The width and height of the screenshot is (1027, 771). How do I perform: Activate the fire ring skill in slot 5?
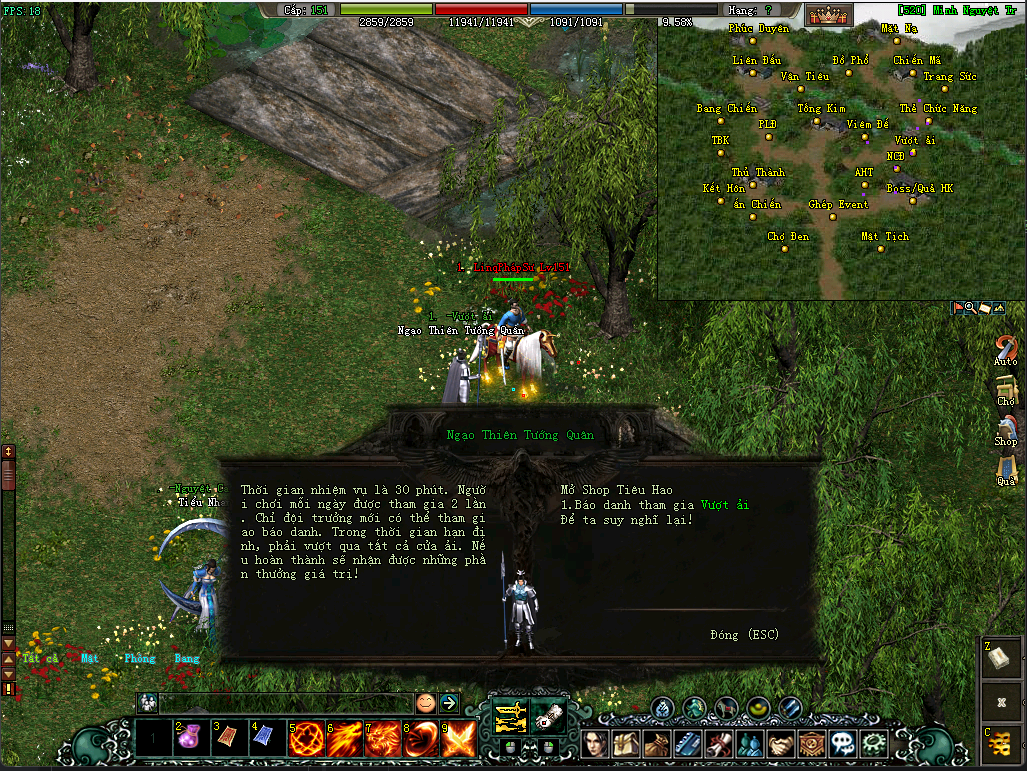coord(305,739)
